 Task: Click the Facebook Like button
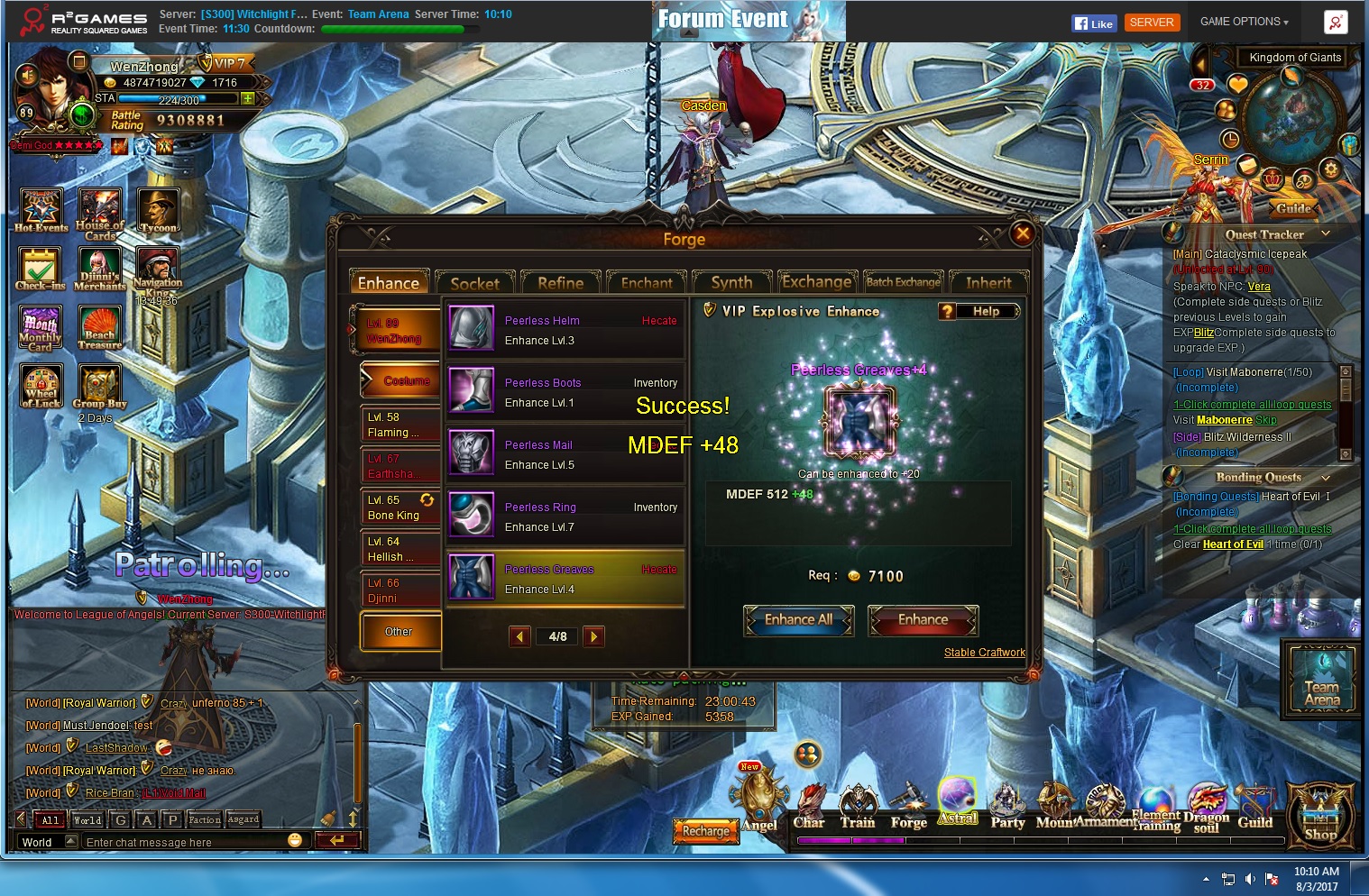coord(1094,23)
